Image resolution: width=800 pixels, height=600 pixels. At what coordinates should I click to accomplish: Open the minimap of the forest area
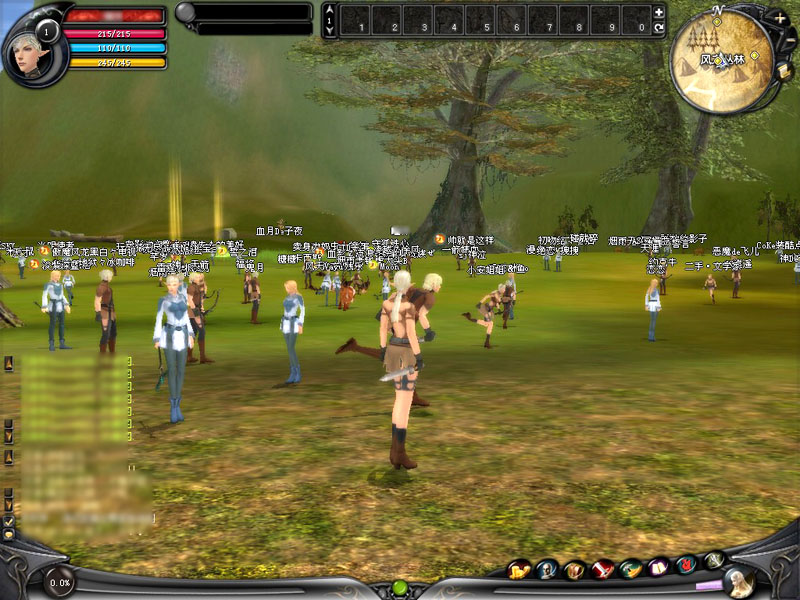pyautogui.click(x=720, y=58)
